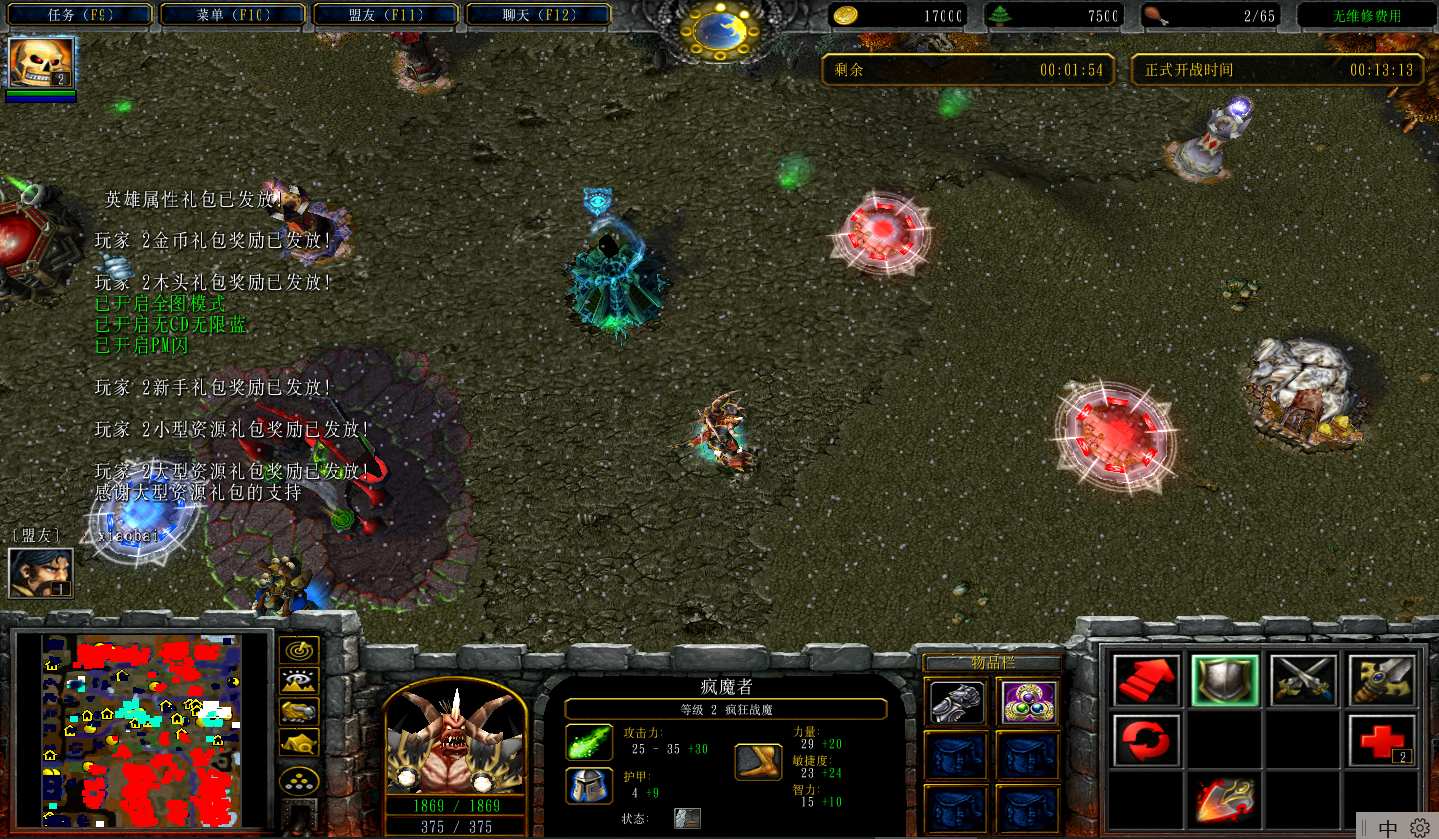Open the 聊天 (F12) chat log
Screen dimensions: 1439x839
[538, 15]
